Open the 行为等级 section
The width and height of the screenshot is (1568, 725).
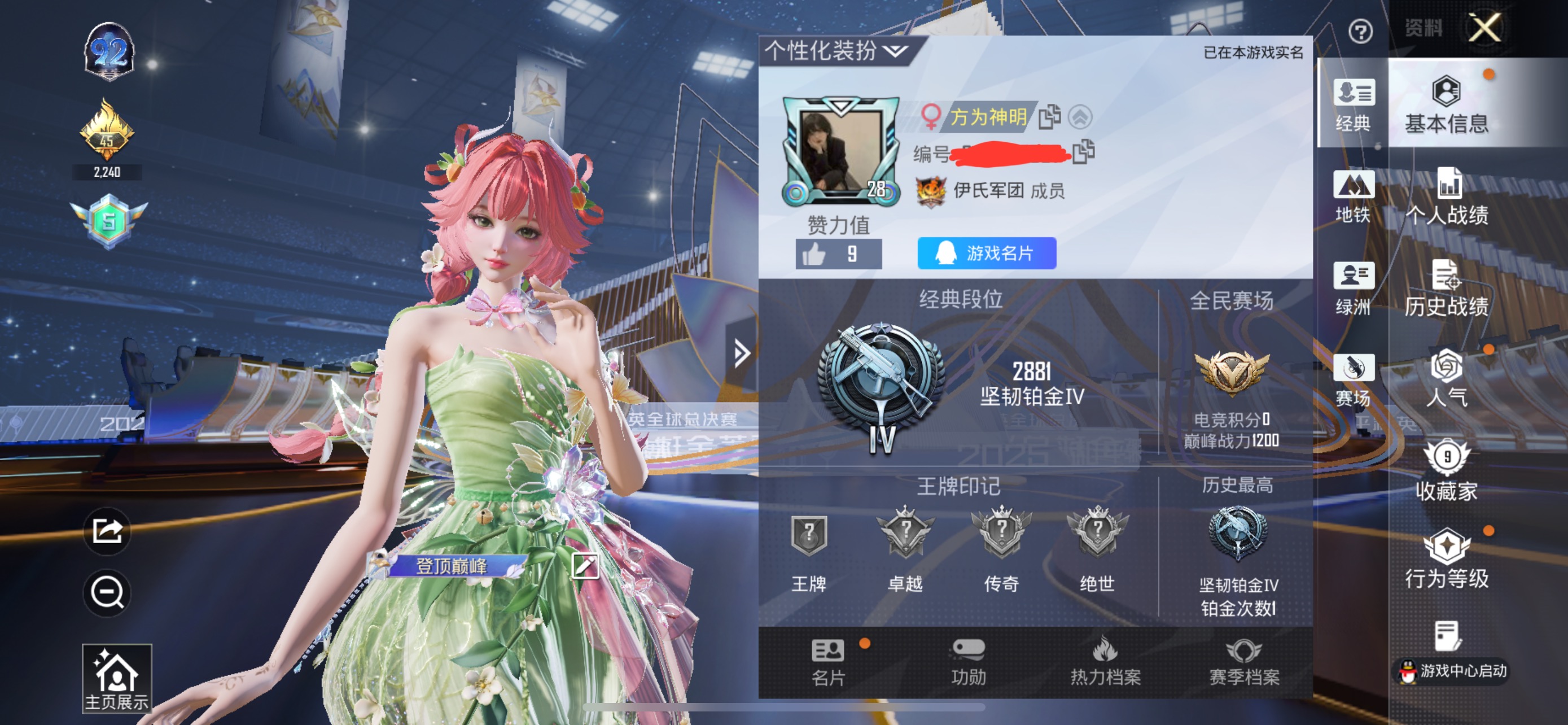point(1447,559)
